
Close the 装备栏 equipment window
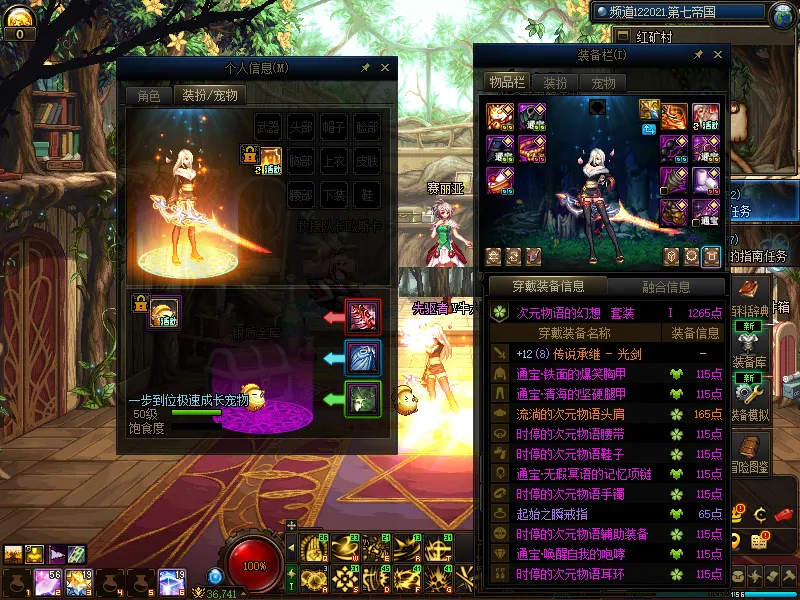coord(716,55)
